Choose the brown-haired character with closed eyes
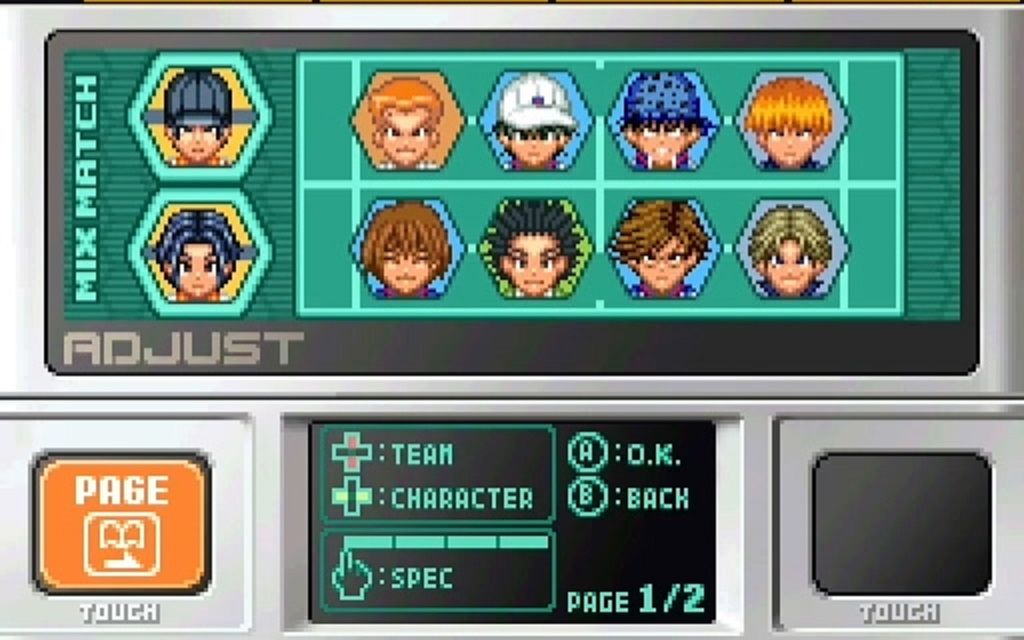This screenshot has height=640, width=1024. coord(407,248)
